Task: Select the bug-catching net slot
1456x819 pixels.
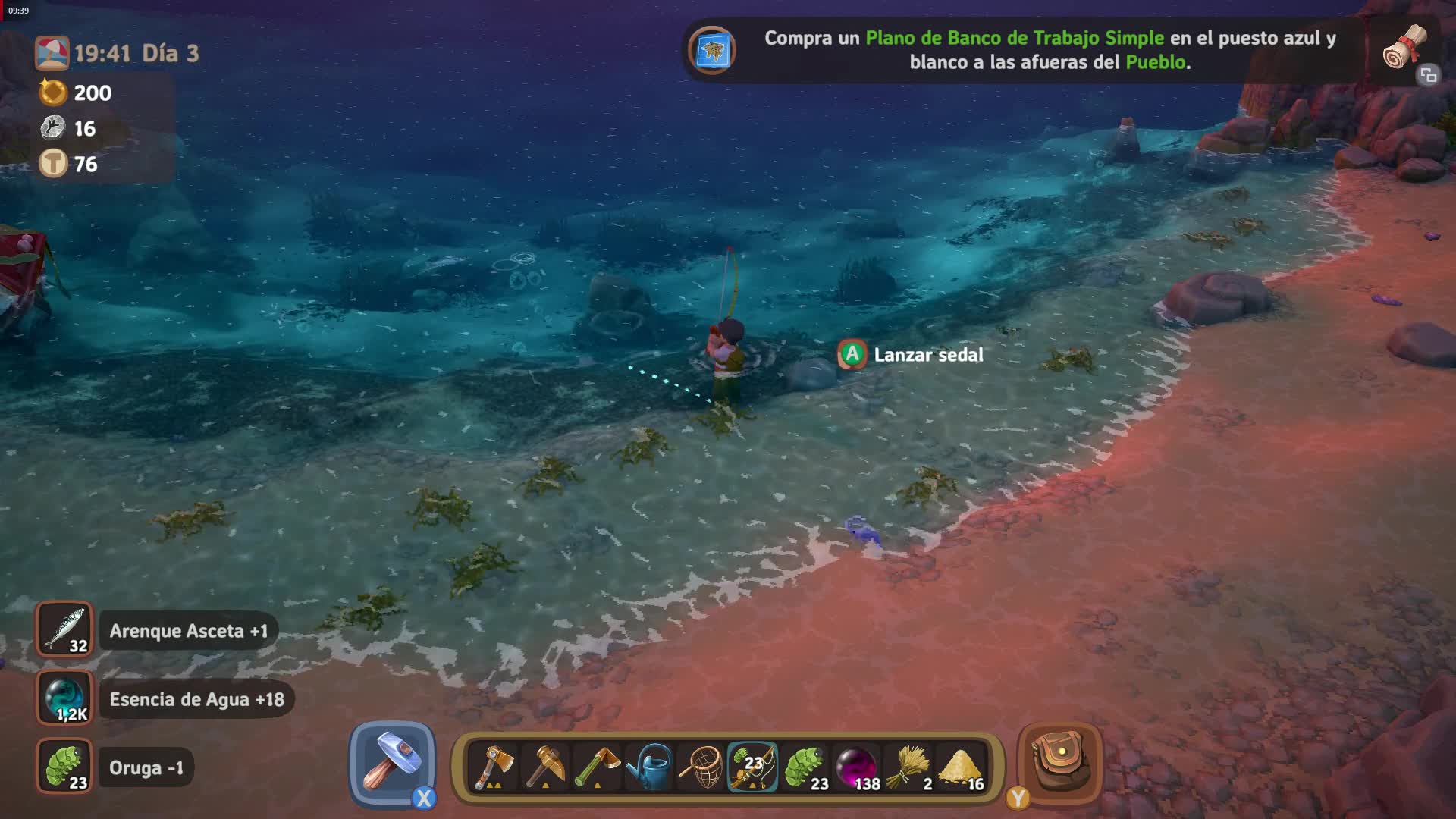Action: coord(701,767)
